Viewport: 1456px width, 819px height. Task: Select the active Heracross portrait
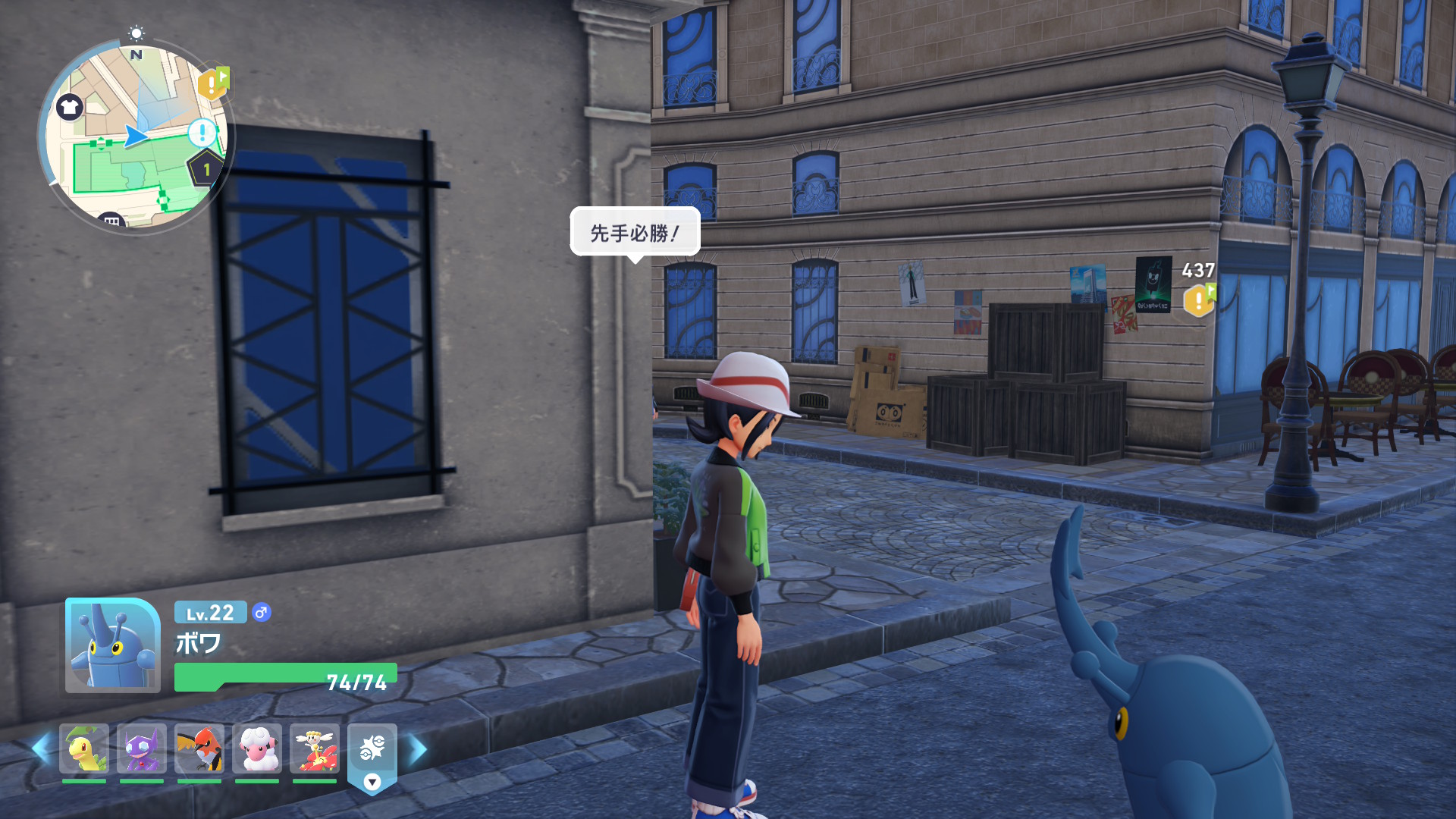(x=113, y=646)
